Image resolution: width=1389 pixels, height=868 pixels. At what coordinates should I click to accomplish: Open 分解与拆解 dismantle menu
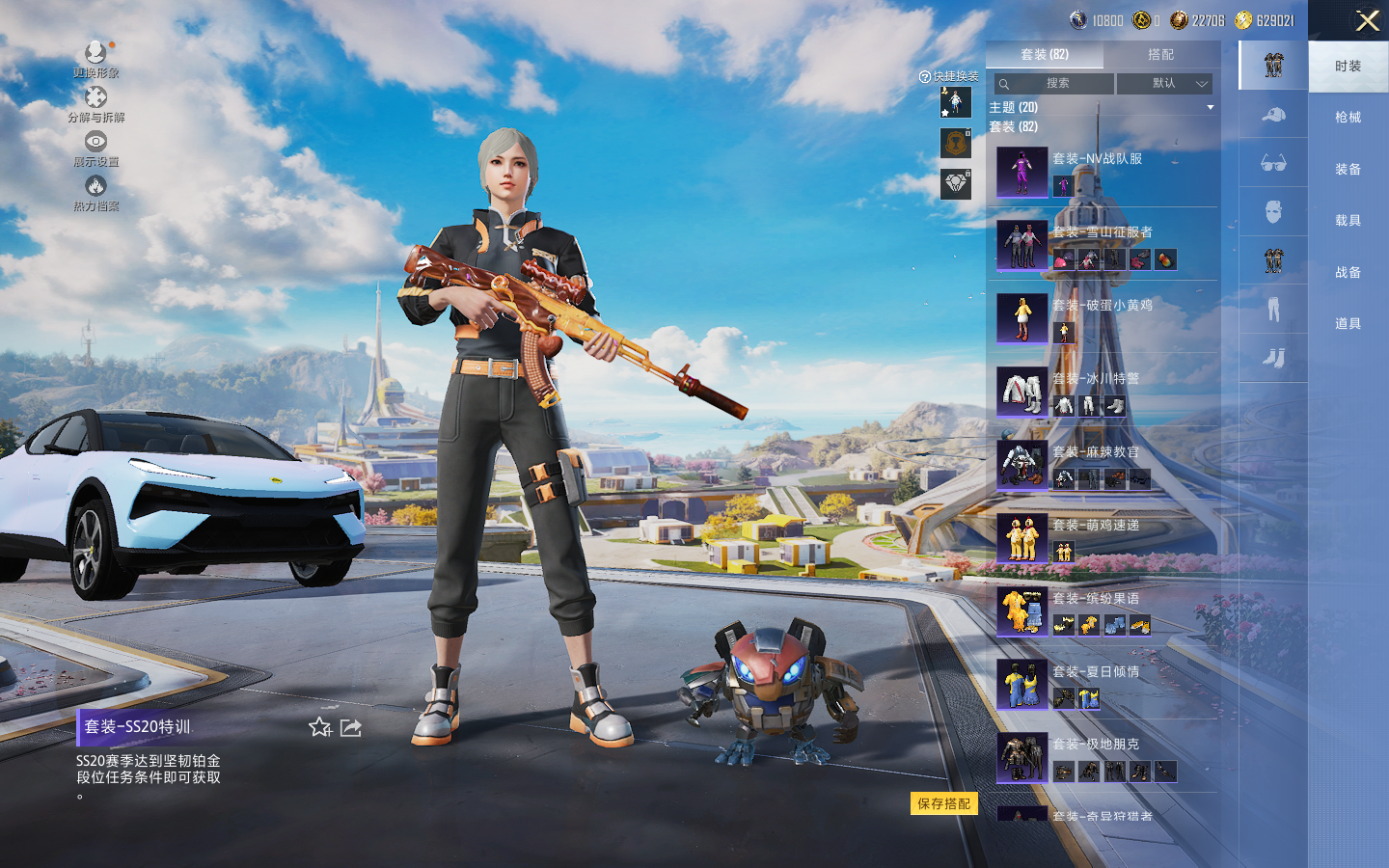pos(95,104)
